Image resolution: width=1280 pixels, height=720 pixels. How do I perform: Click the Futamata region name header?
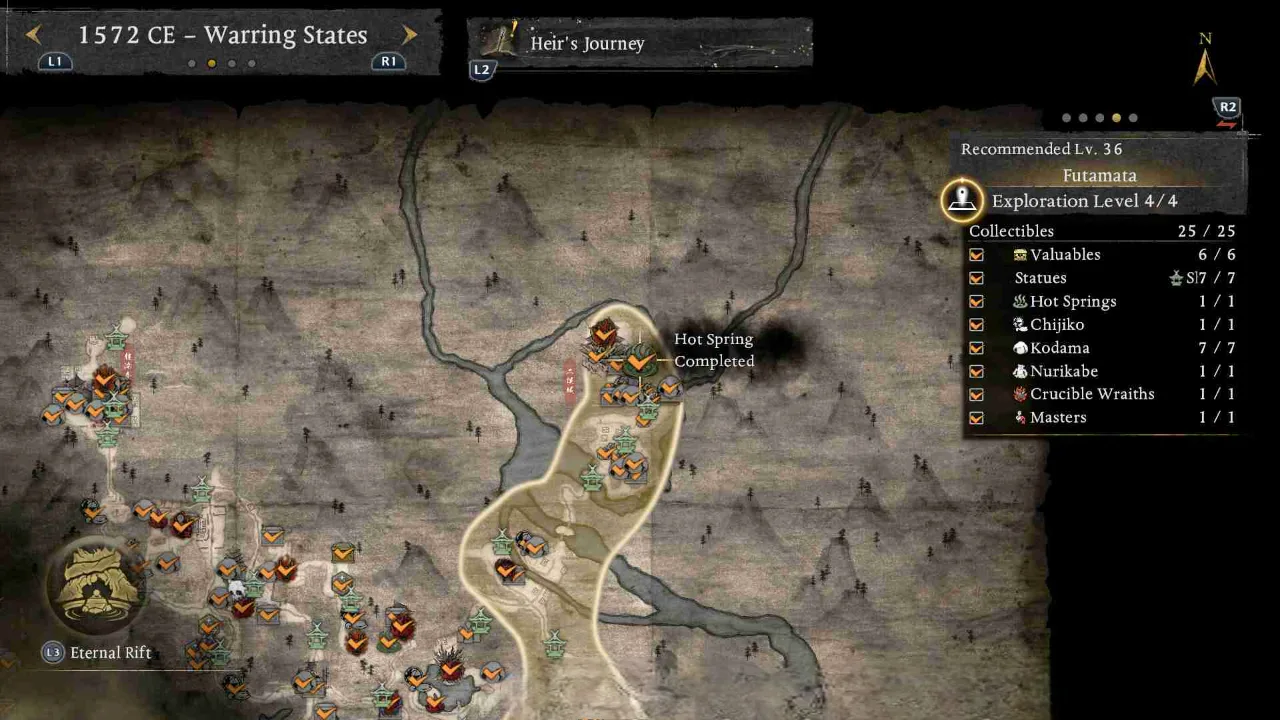1099,176
